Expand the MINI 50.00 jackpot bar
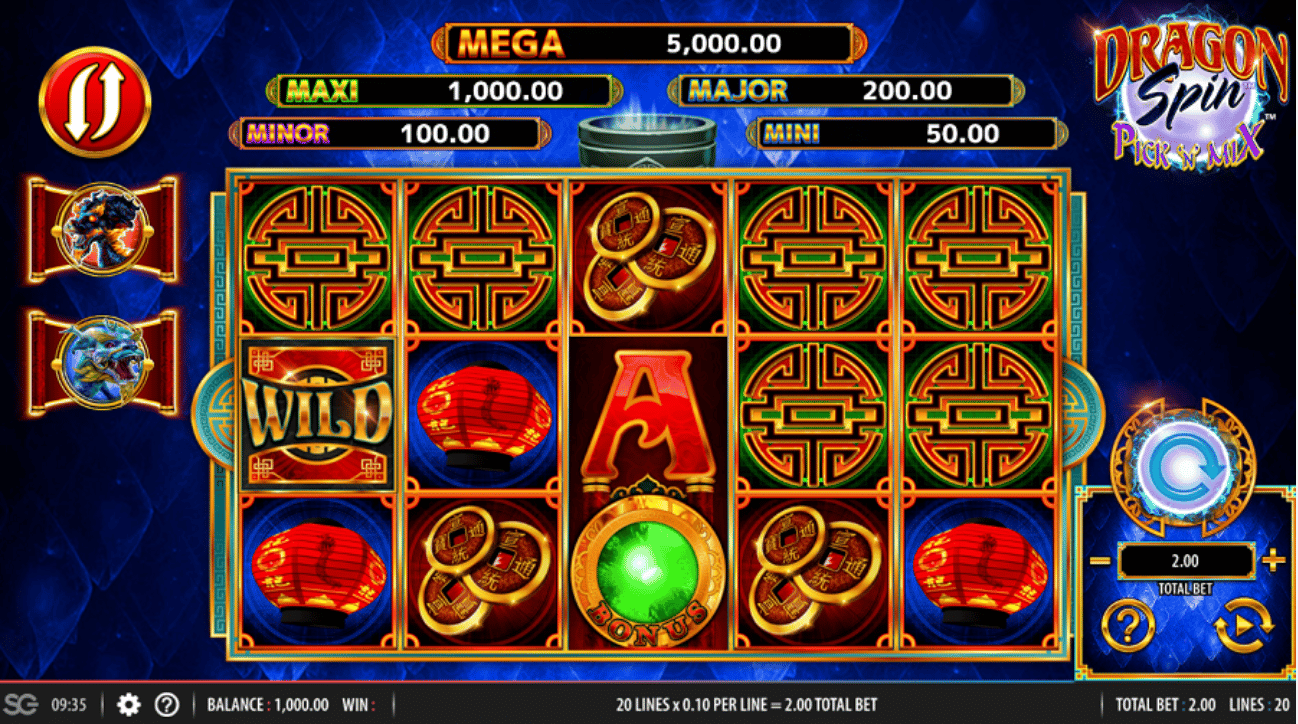Viewport: 1298px width, 724px height. coord(905,133)
